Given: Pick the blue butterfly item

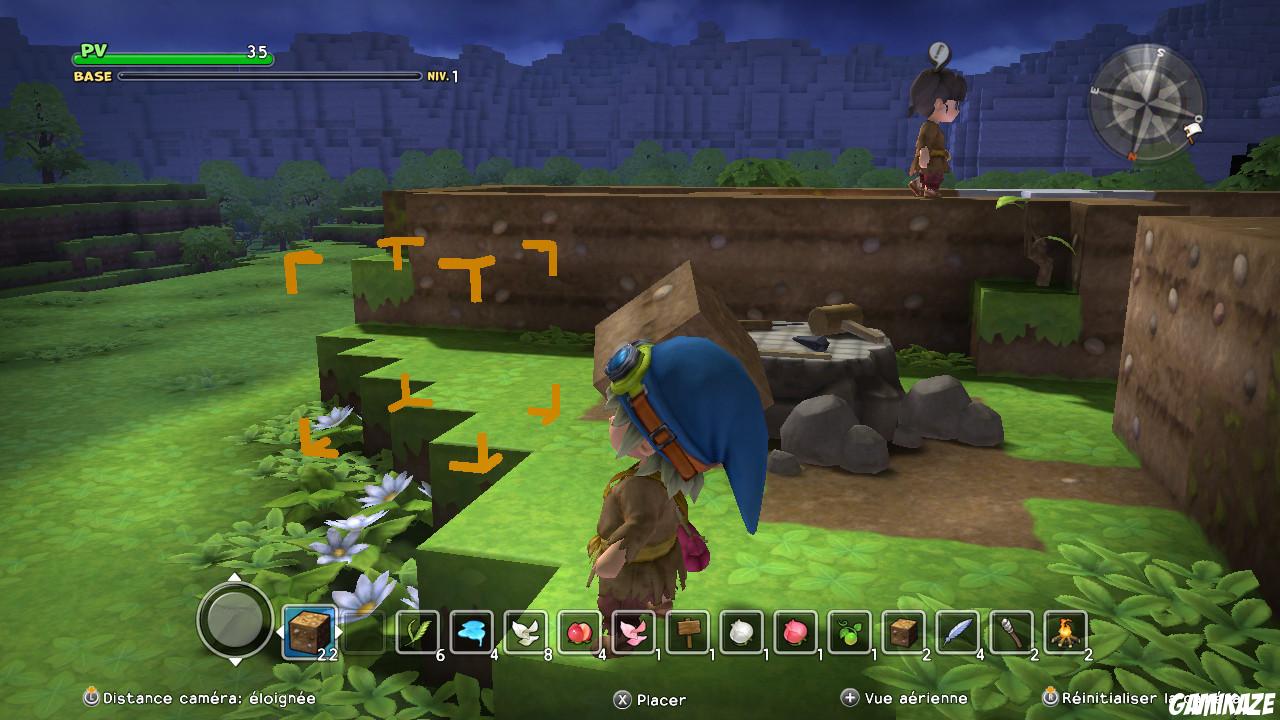Looking at the screenshot, I should tap(470, 630).
